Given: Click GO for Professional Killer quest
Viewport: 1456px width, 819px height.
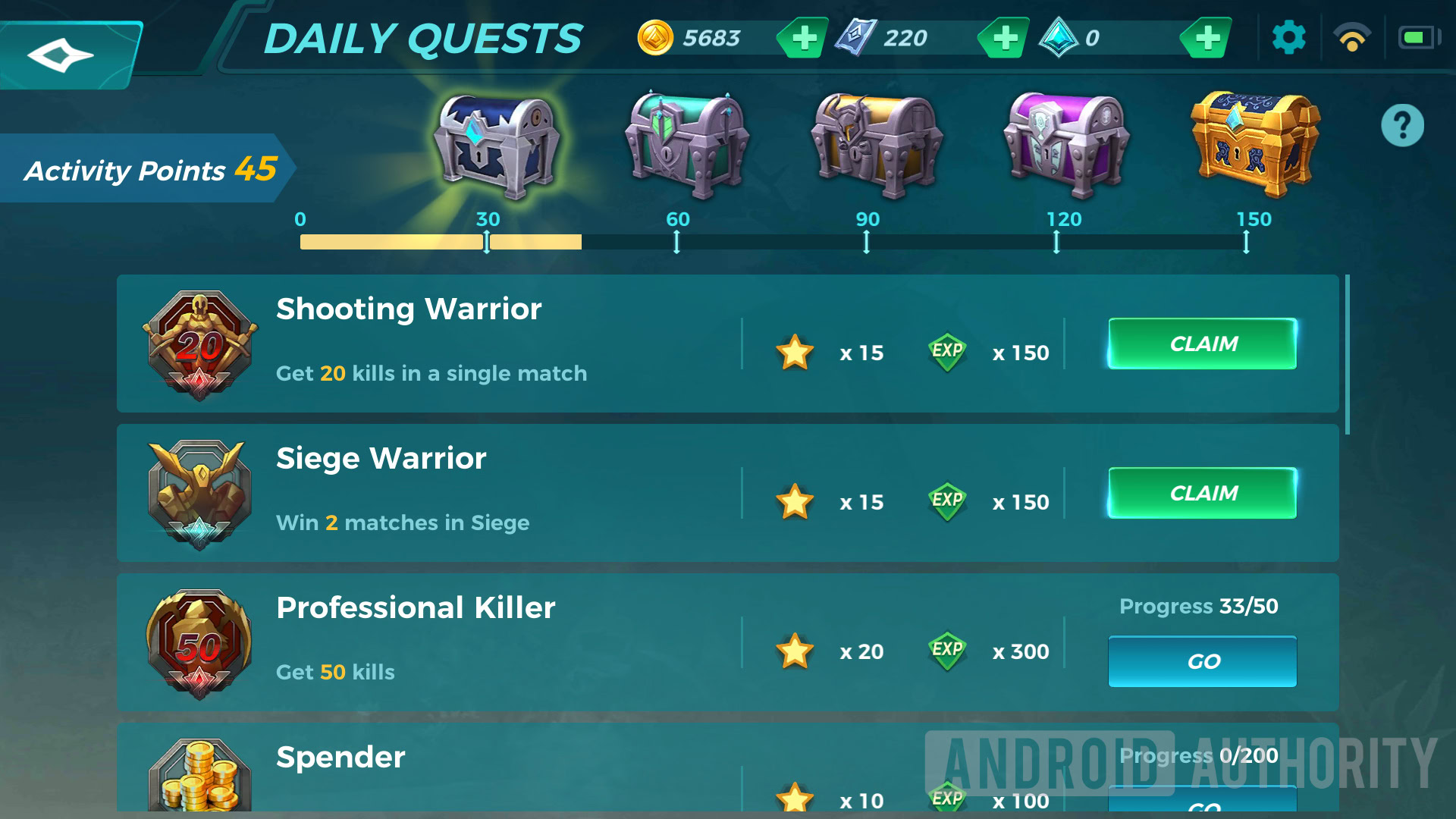Looking at the screenshot, I should [1203, 661].
